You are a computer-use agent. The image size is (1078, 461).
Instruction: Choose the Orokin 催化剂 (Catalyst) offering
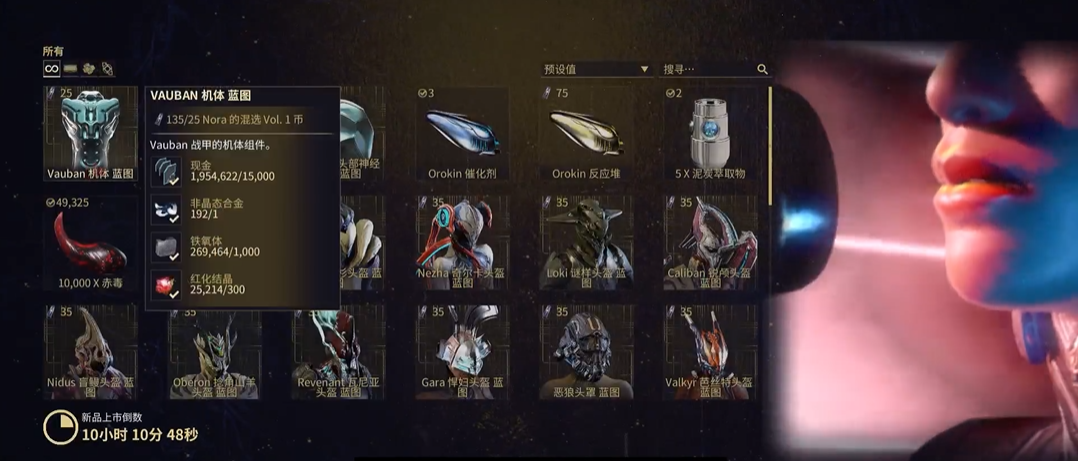tap(462, 133)
